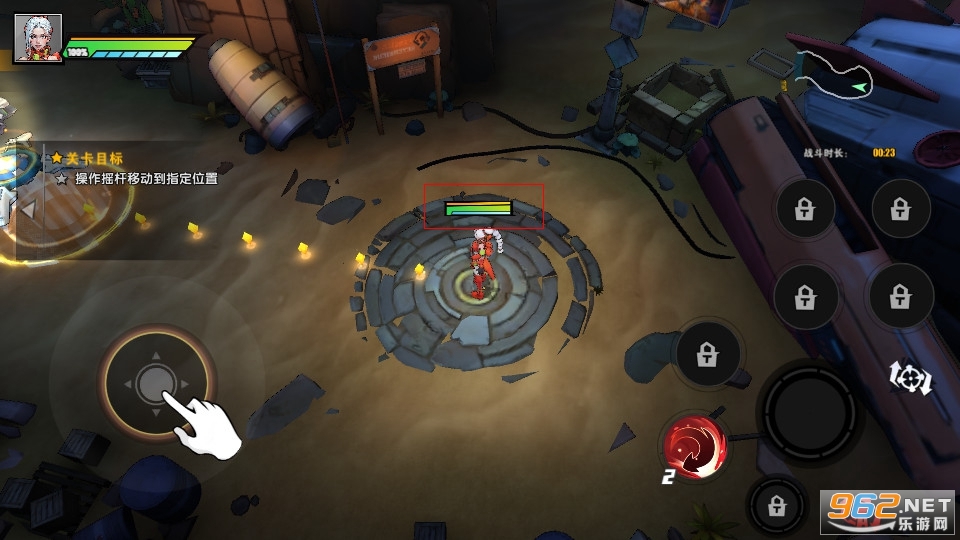Collapse the stage objective panel arrow
Viewport: 960px width, 540px height.
pos(28,210)
